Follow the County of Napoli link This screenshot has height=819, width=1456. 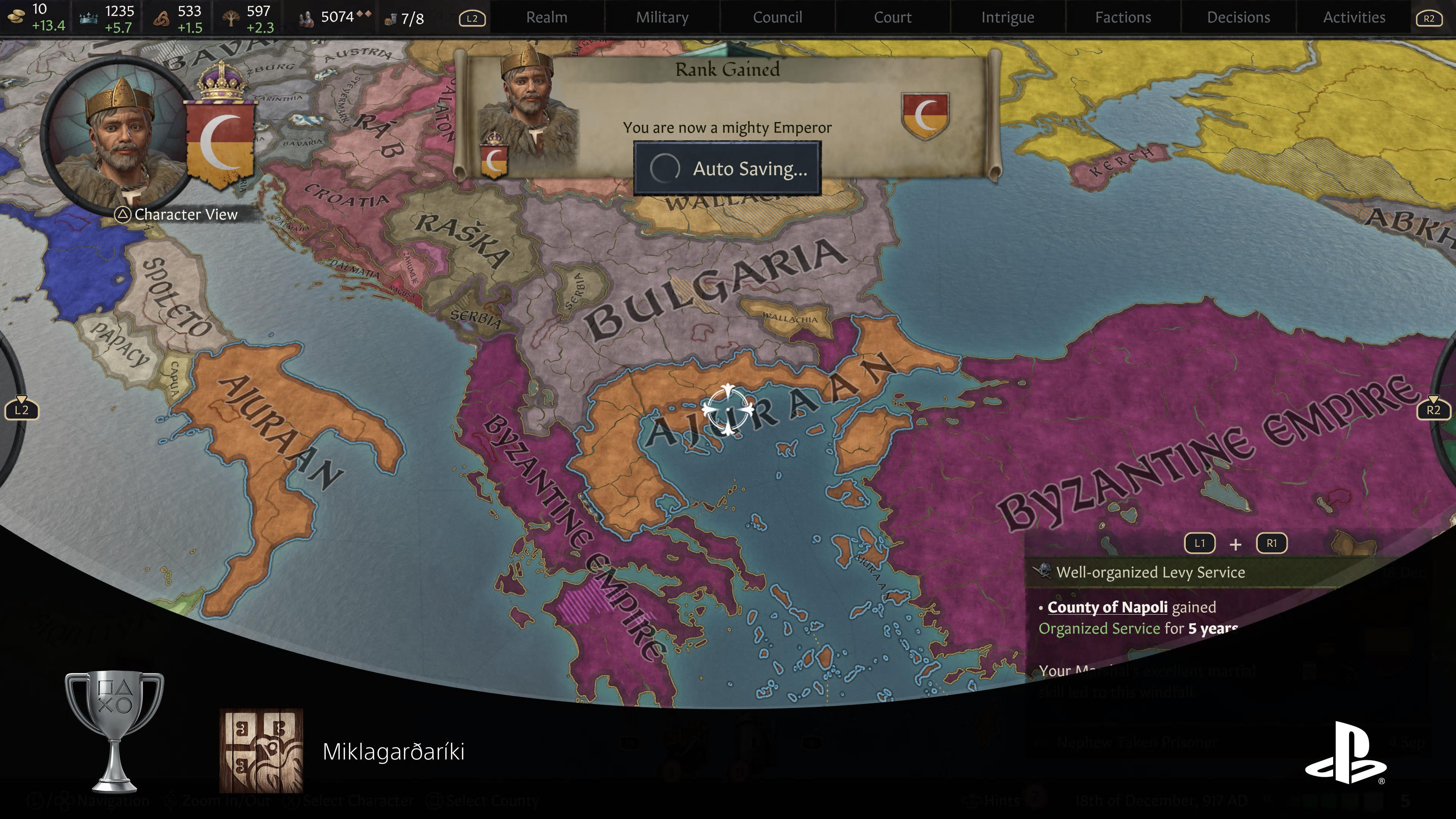tap(1107, 607)
